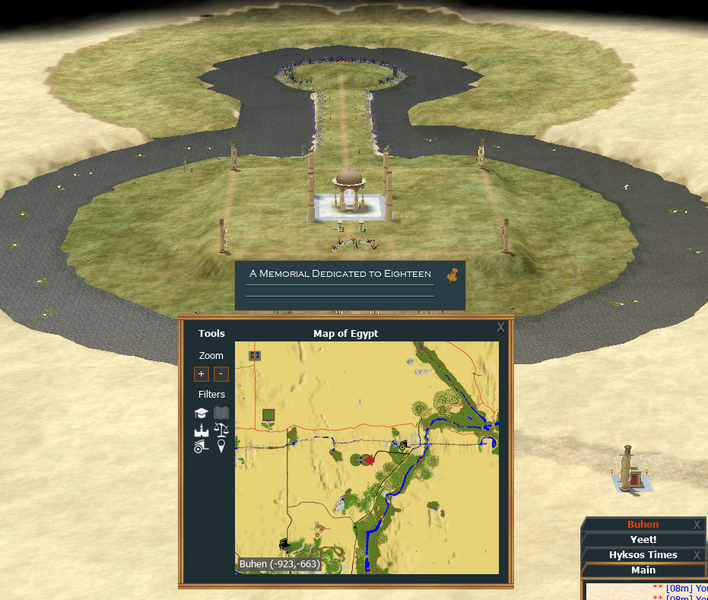
Task: Close the Map of Egypt window
Action: pos(501,327)
